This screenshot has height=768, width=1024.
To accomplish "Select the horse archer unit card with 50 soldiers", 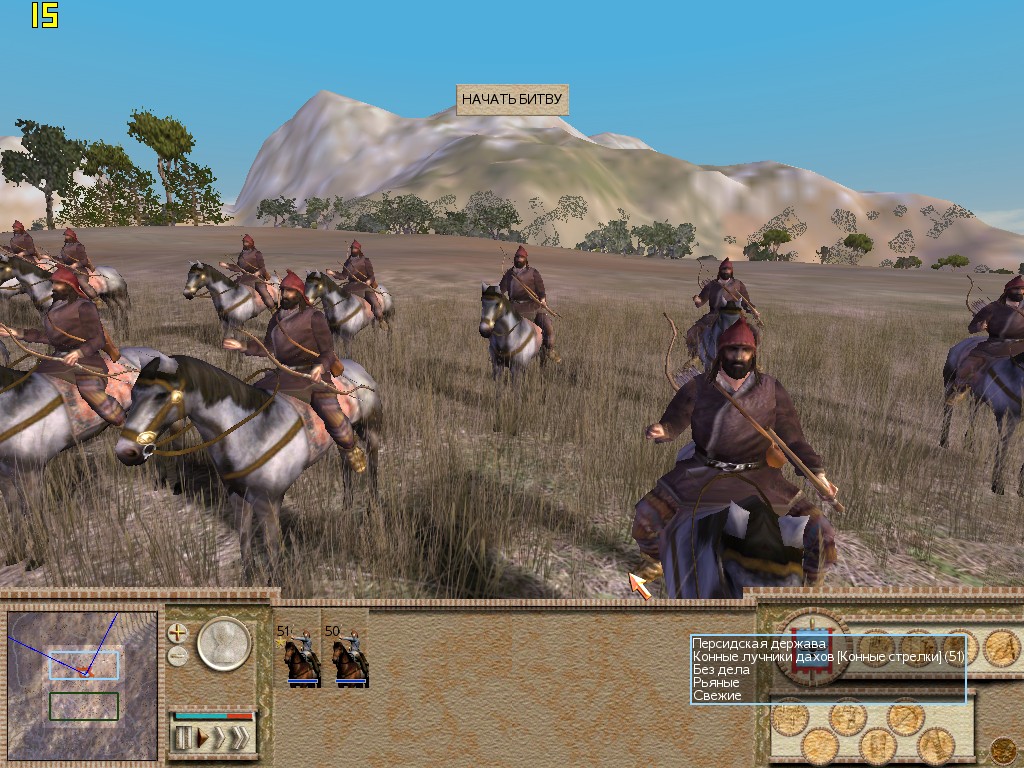I will (x=345, y=656).
